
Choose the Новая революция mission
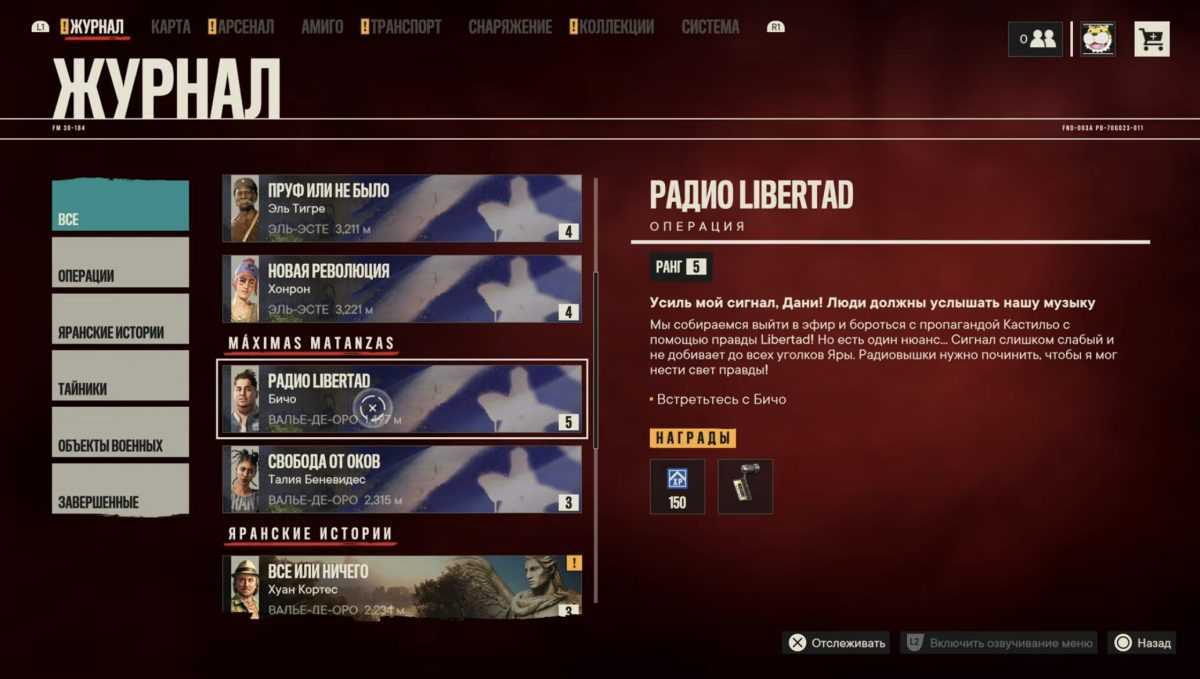pyautogui.click(x=401, y=289)
